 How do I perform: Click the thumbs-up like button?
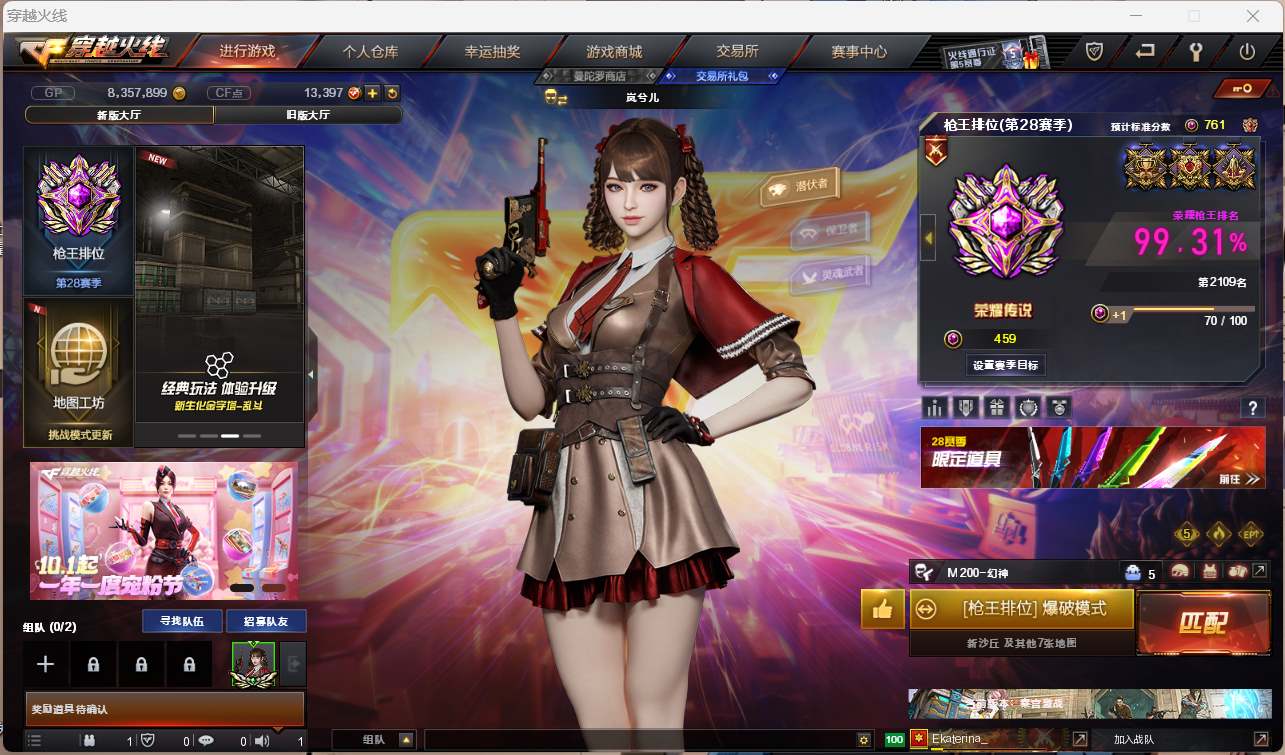tap(882, 609)
